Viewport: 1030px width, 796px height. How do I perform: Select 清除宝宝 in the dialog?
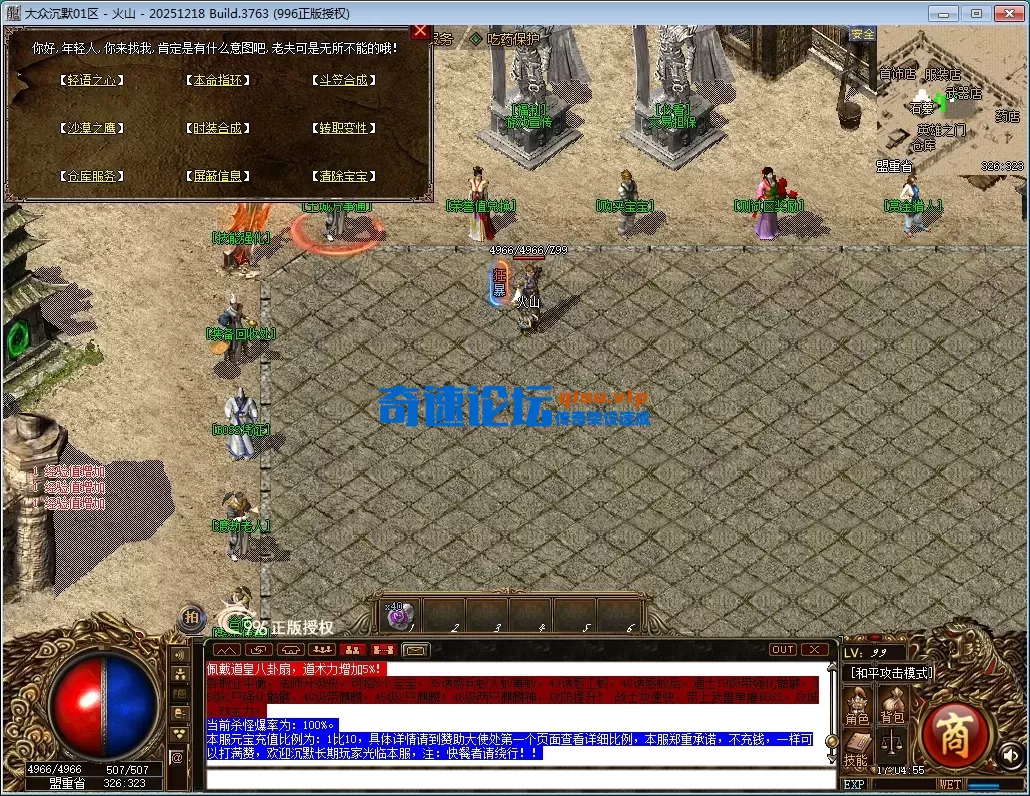point(343,176)
